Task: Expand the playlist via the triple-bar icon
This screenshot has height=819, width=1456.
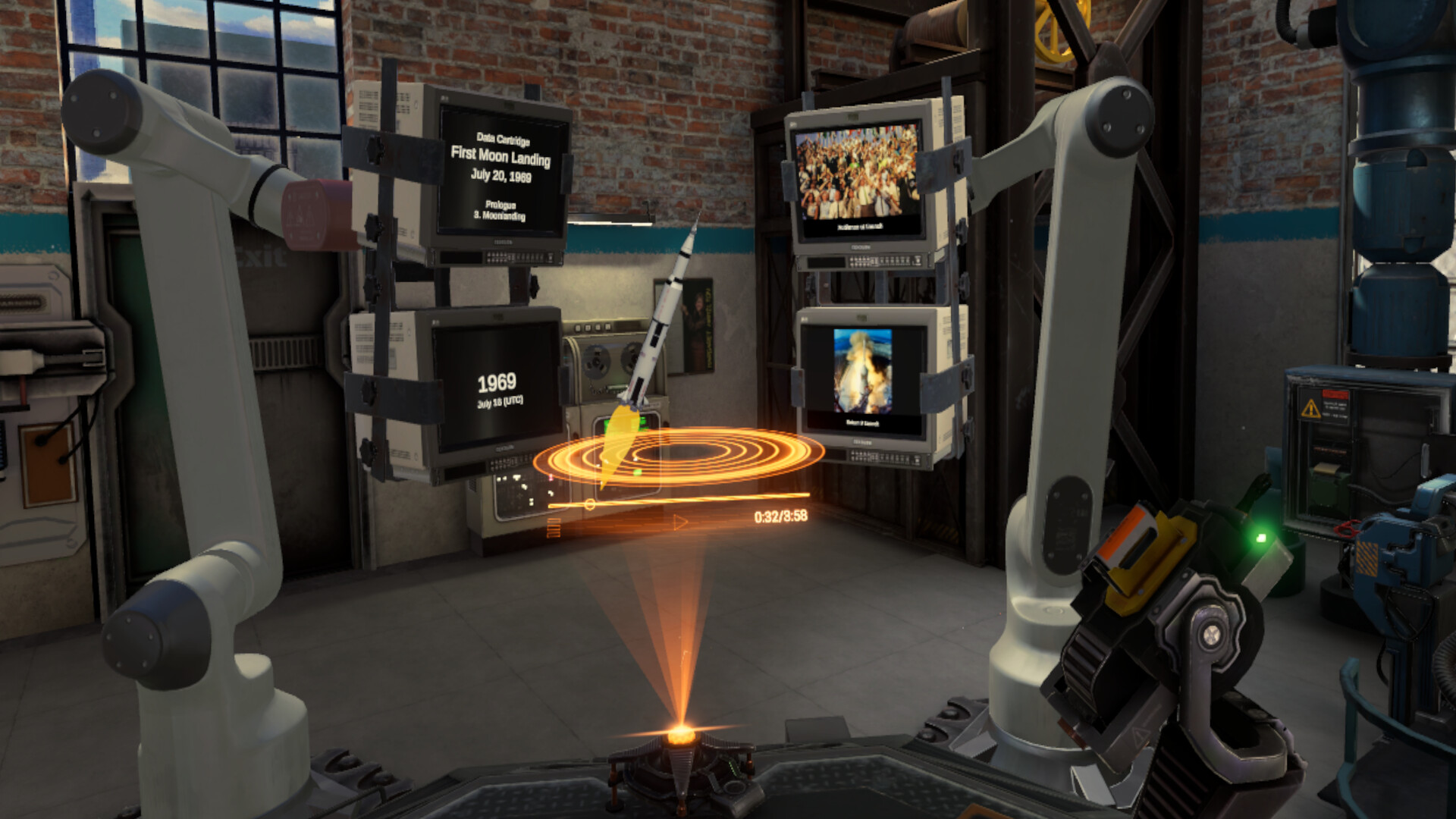Action: (554, 526)
